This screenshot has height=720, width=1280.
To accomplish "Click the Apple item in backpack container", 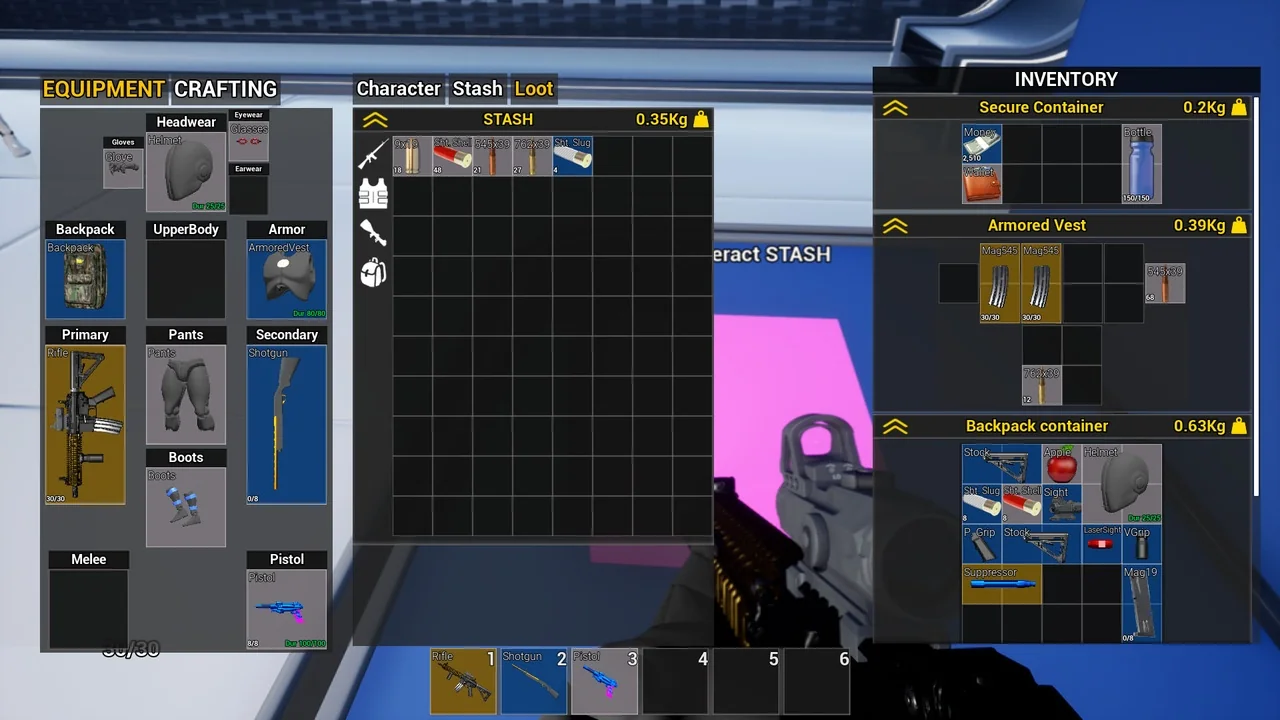I will click(x=1060, y=465).
